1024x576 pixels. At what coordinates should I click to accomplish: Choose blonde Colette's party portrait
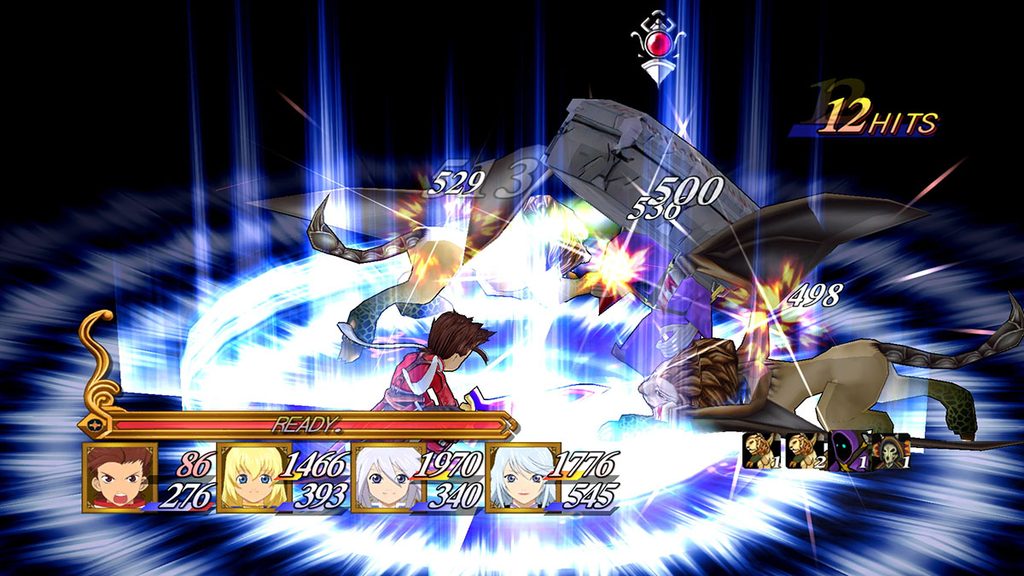pos(253,478)
